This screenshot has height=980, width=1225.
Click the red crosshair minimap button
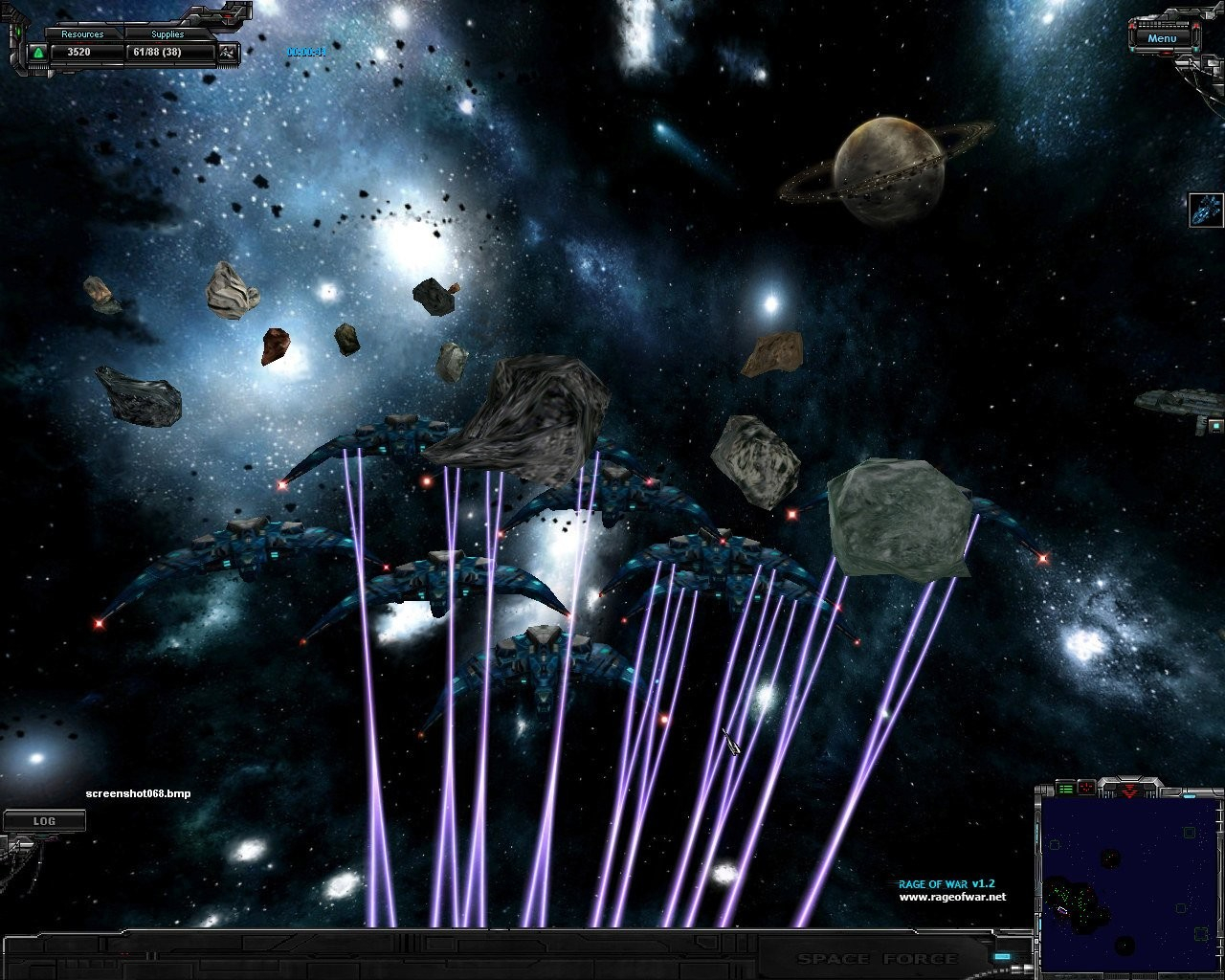[x=1087, y=788]
